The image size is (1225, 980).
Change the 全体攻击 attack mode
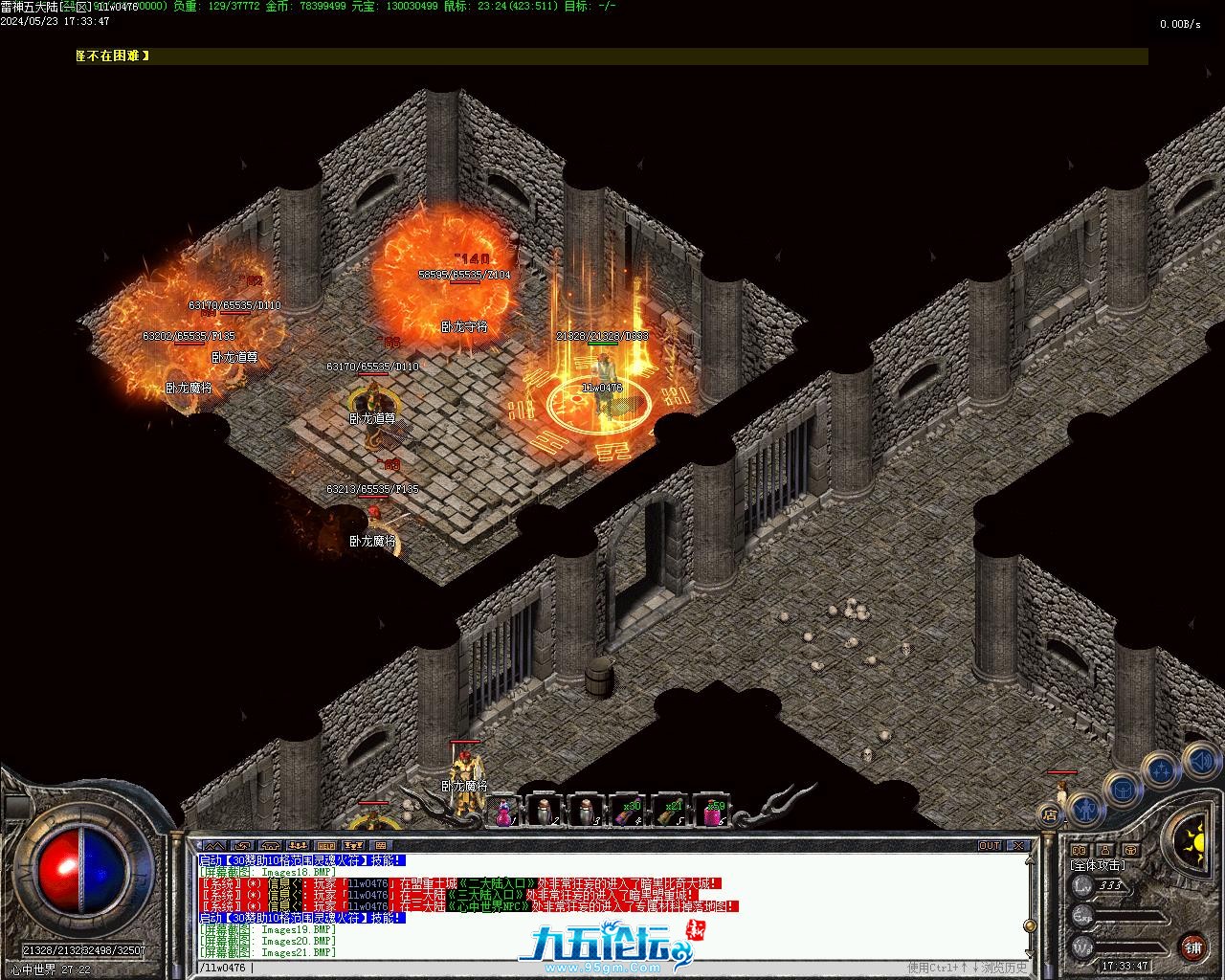point(1097,865)
